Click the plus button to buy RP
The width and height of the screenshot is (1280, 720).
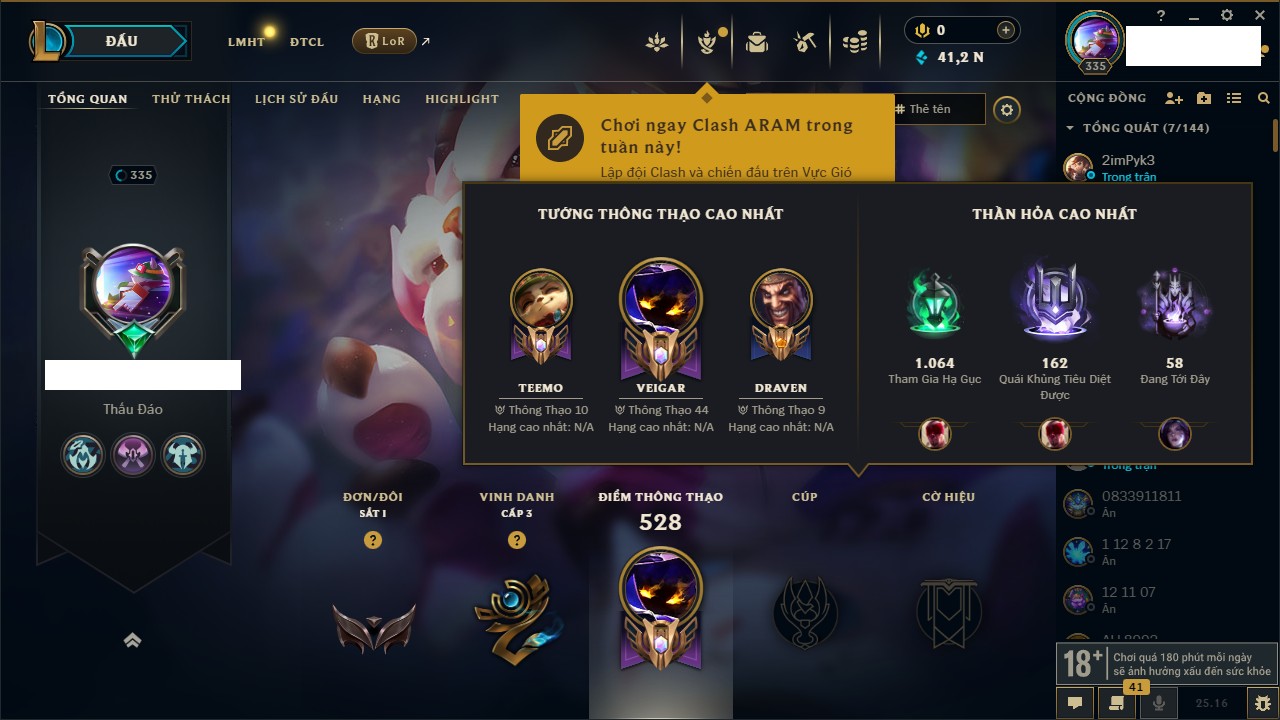1006,30
